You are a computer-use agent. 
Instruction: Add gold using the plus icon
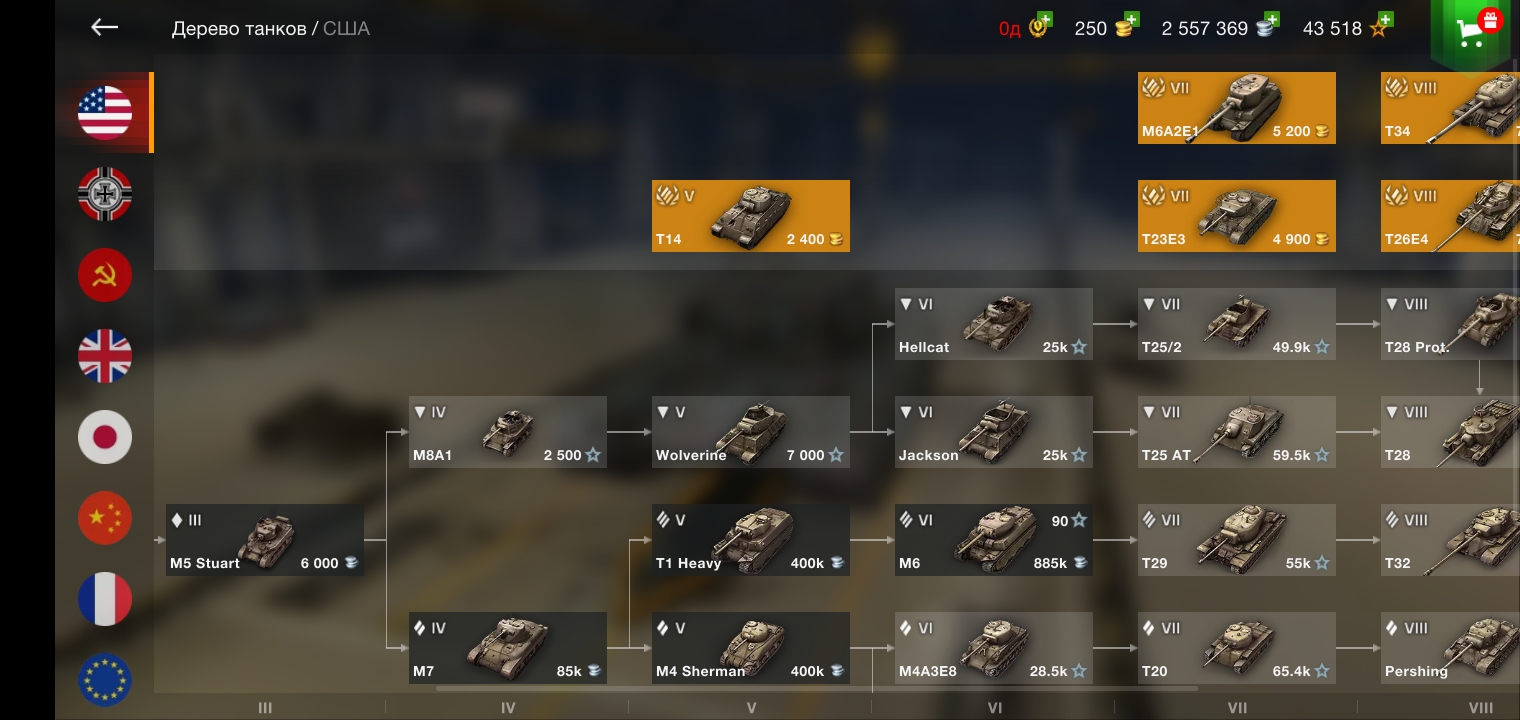[1131, 20]
